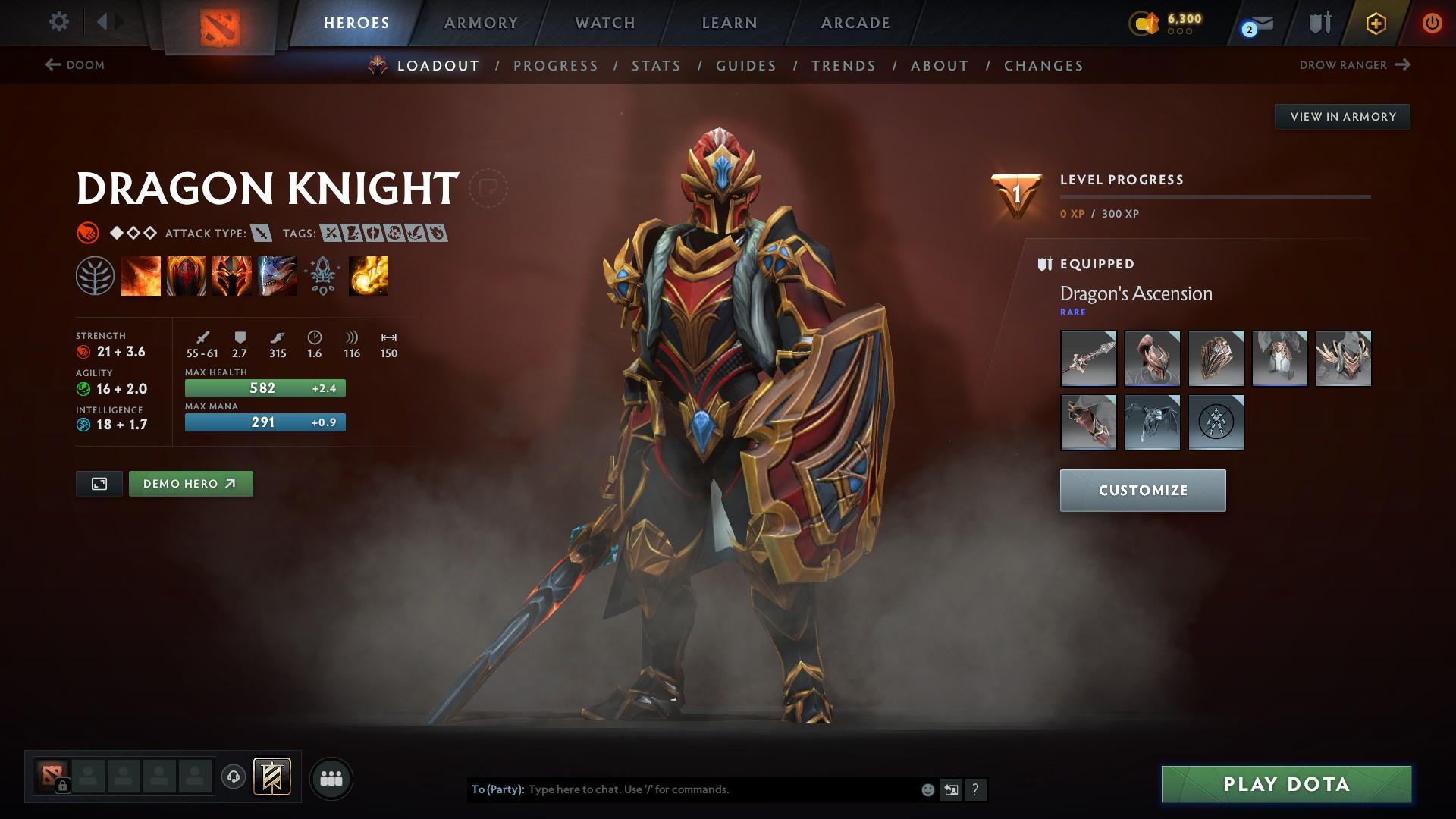Viewport: 1456px width, 819px height.
Task: Select the equipped dragon sword thumbnail
Action: pos(1089,358)
